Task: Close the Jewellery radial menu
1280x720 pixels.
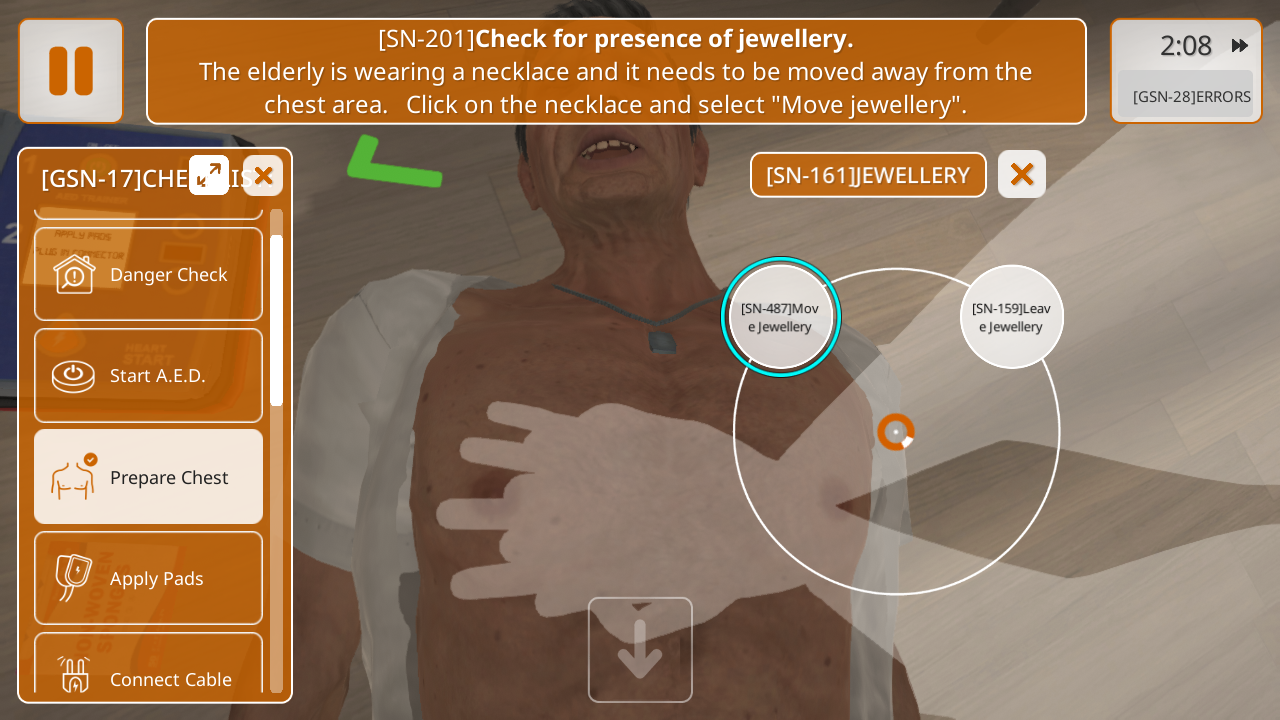Action: coord(1021,174)
